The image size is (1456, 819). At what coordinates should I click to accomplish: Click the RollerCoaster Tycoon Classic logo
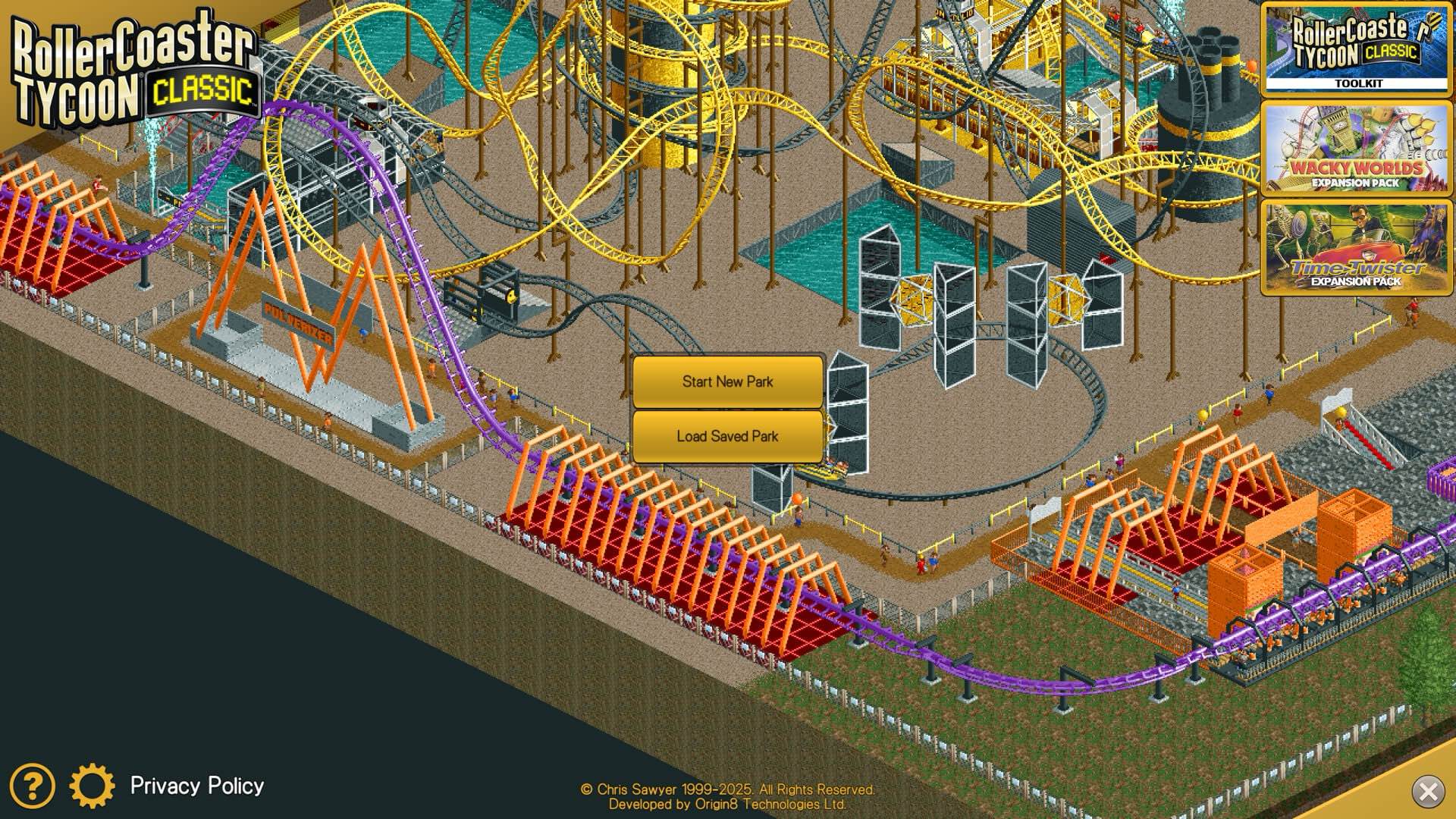click(x=133, y=61)
